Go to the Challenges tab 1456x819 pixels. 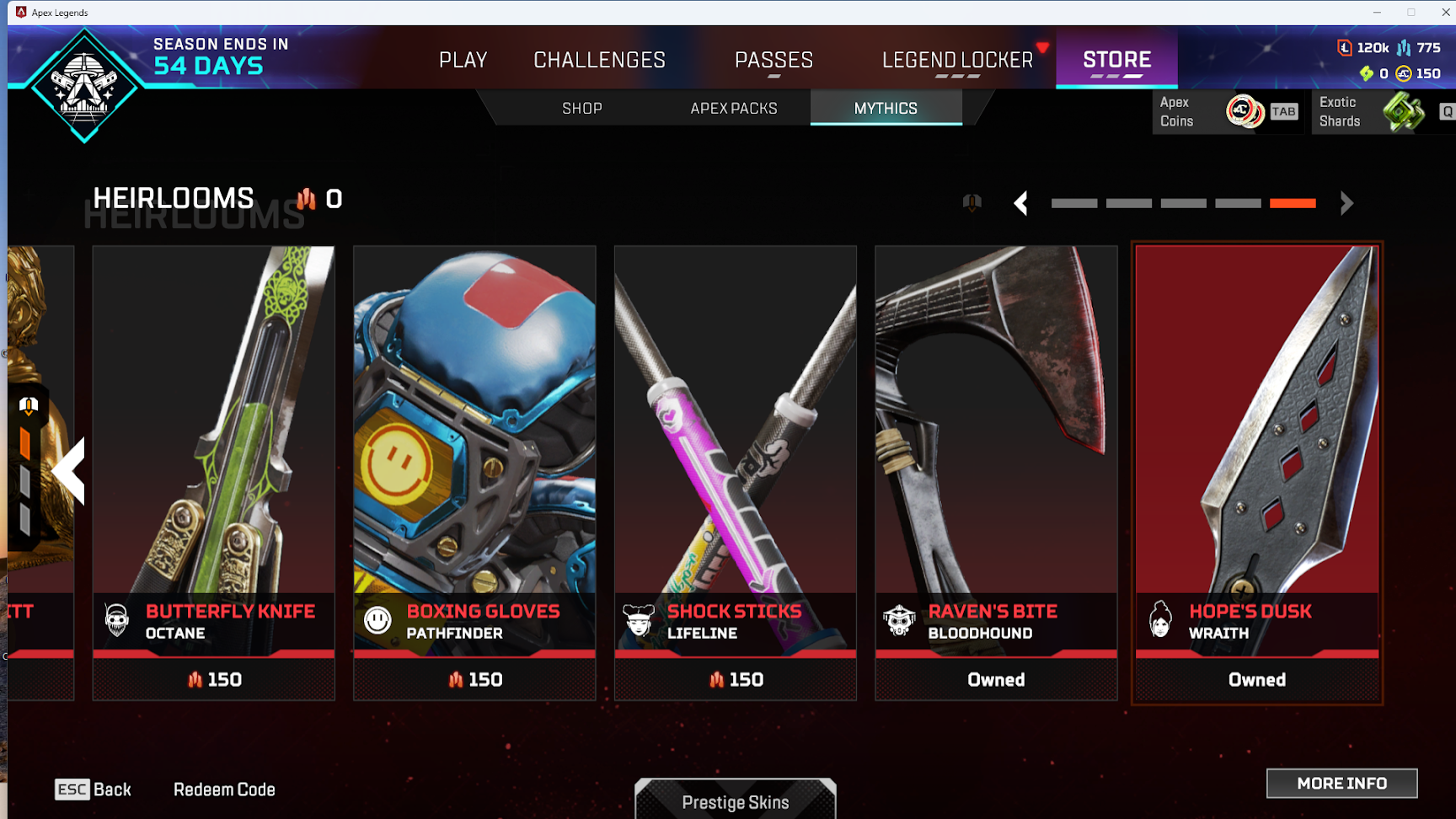pos(599,60)
